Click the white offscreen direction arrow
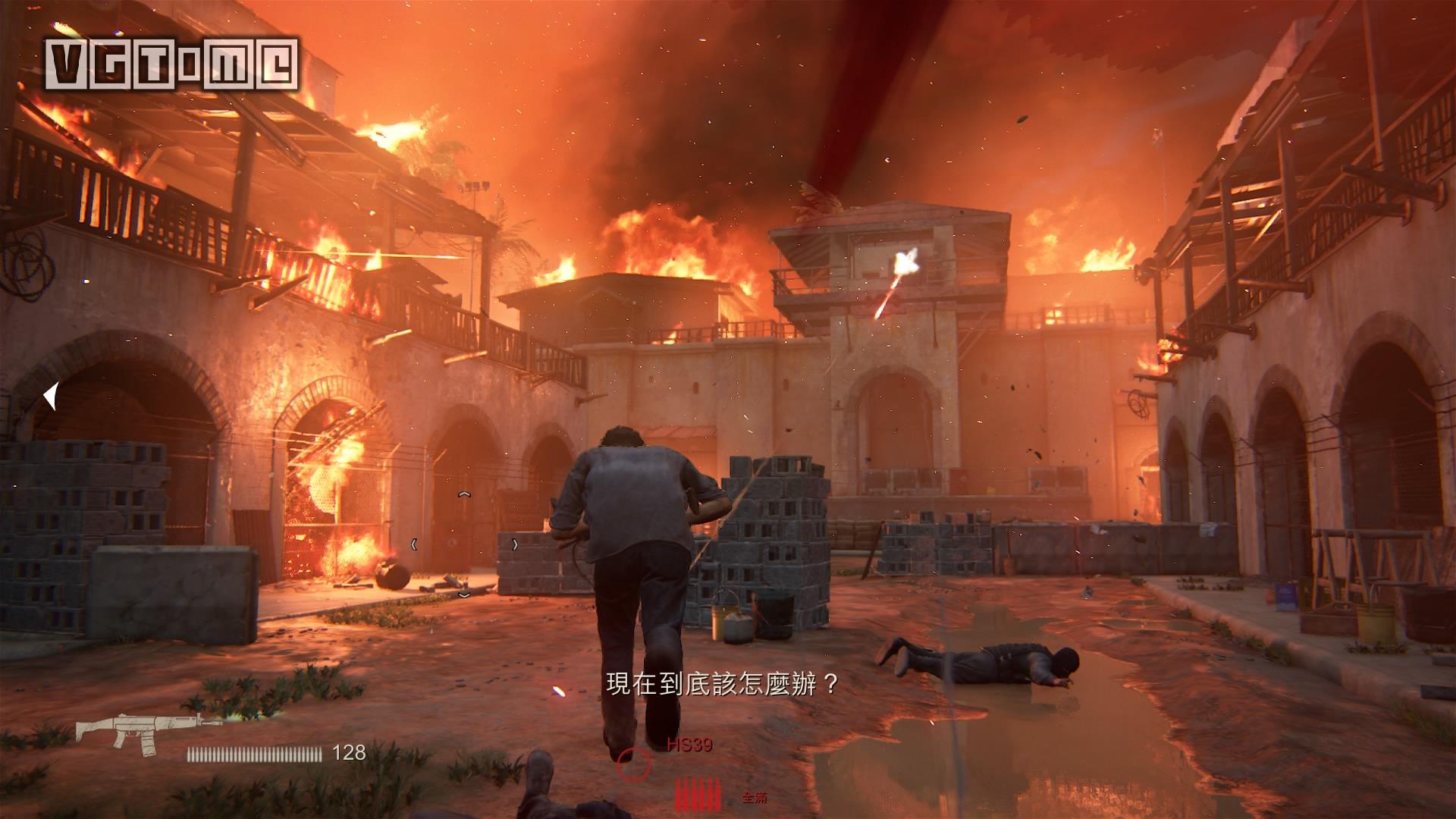 click(51, 396)
